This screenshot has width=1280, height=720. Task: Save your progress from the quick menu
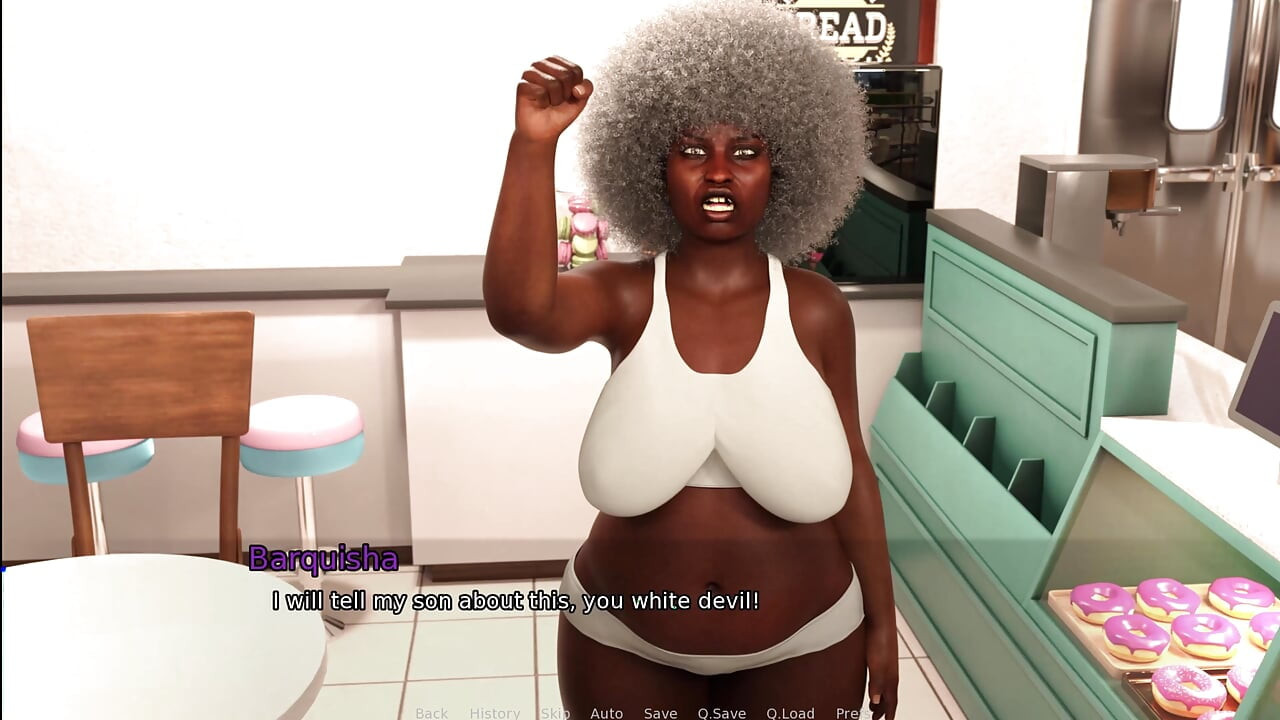tap(660, 713)
